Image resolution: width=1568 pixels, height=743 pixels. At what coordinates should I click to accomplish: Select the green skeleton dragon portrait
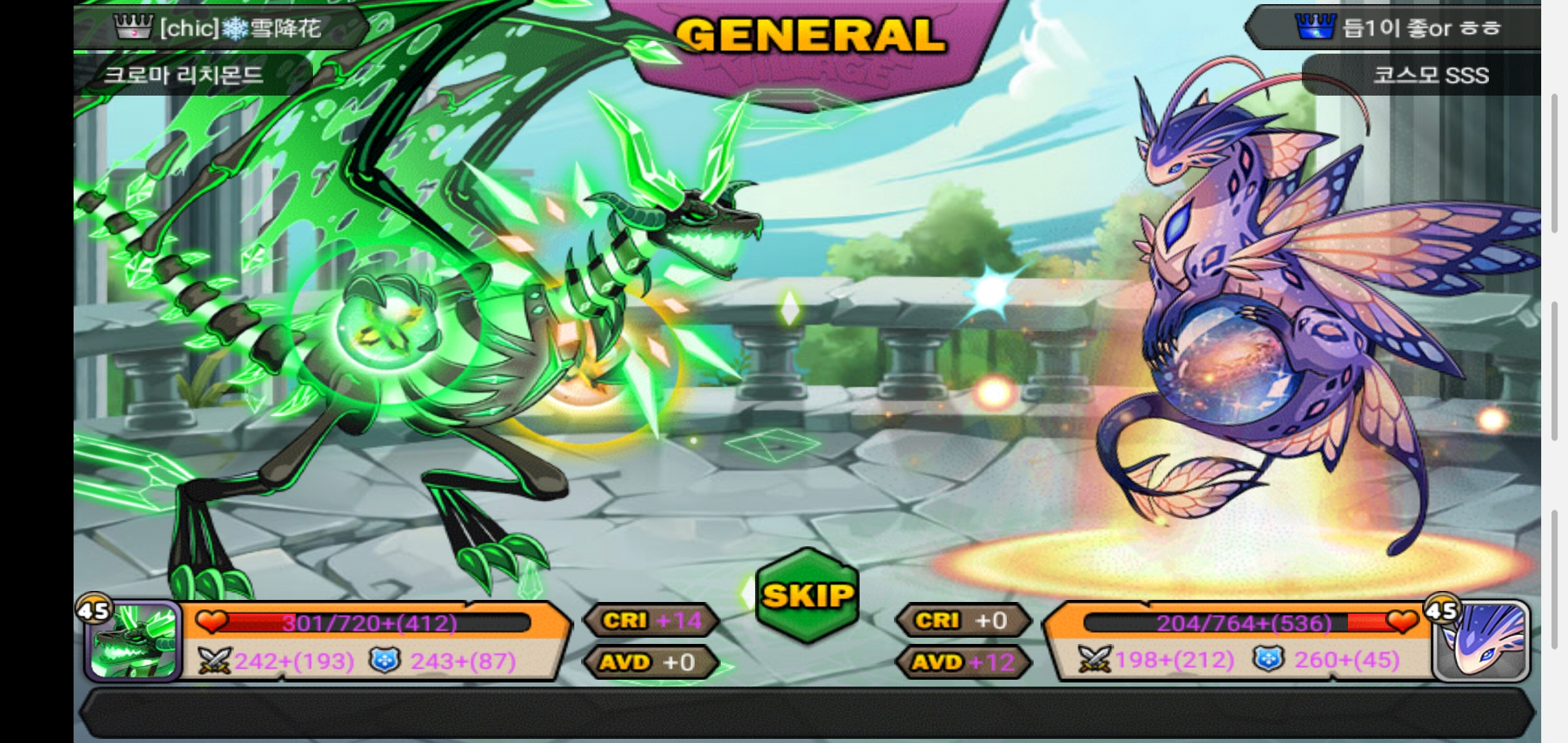(x=134, y=641)
